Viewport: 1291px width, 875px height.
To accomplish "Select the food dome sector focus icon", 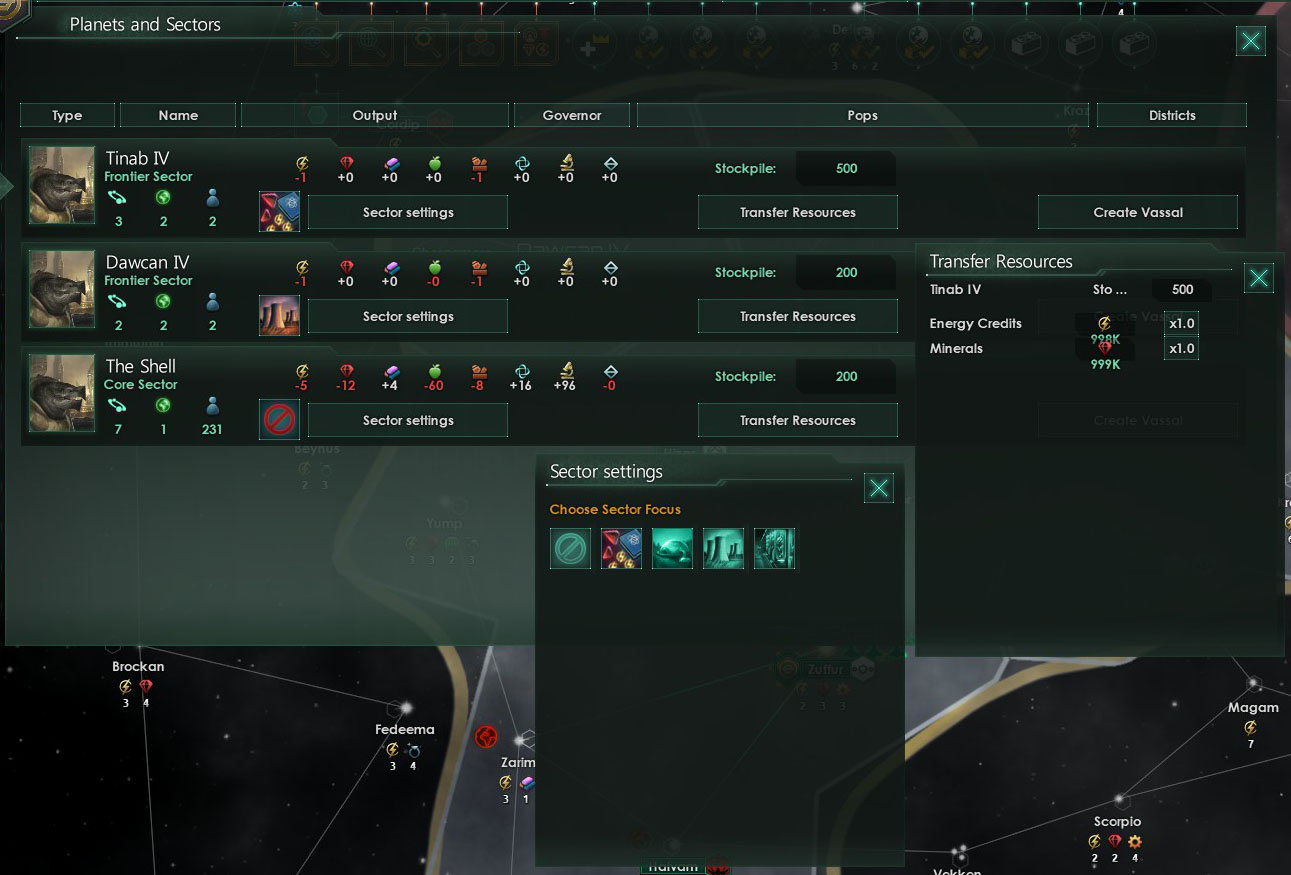I will (x=672, y=548).
